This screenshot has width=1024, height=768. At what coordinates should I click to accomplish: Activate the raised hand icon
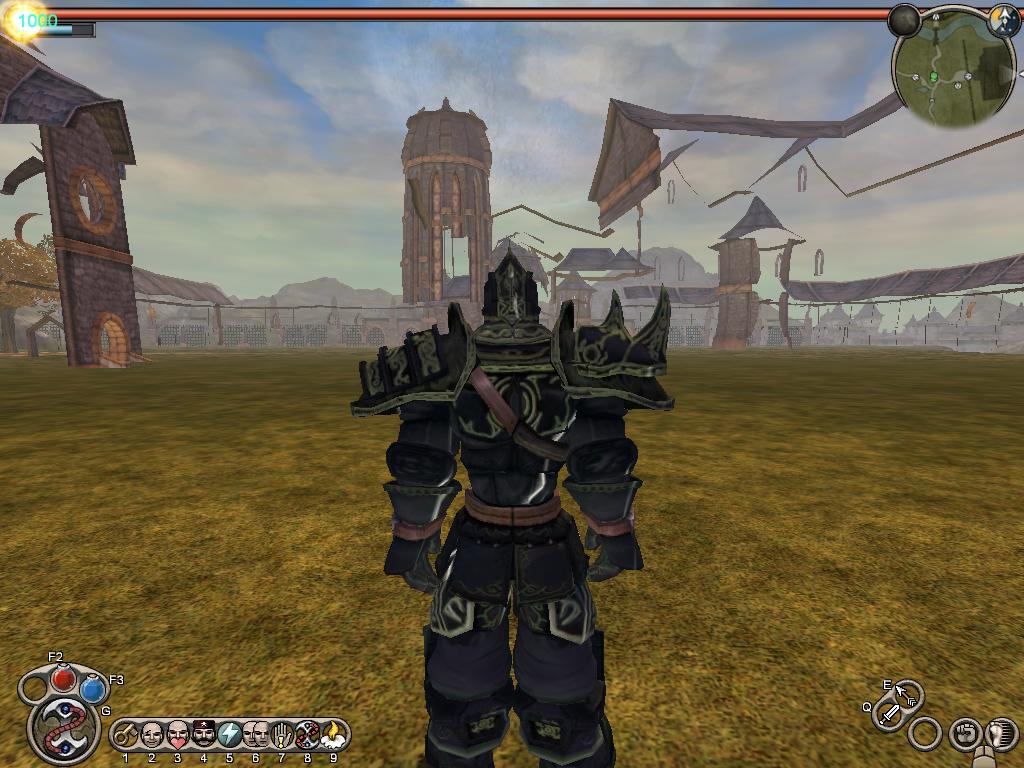click(281, 735)
